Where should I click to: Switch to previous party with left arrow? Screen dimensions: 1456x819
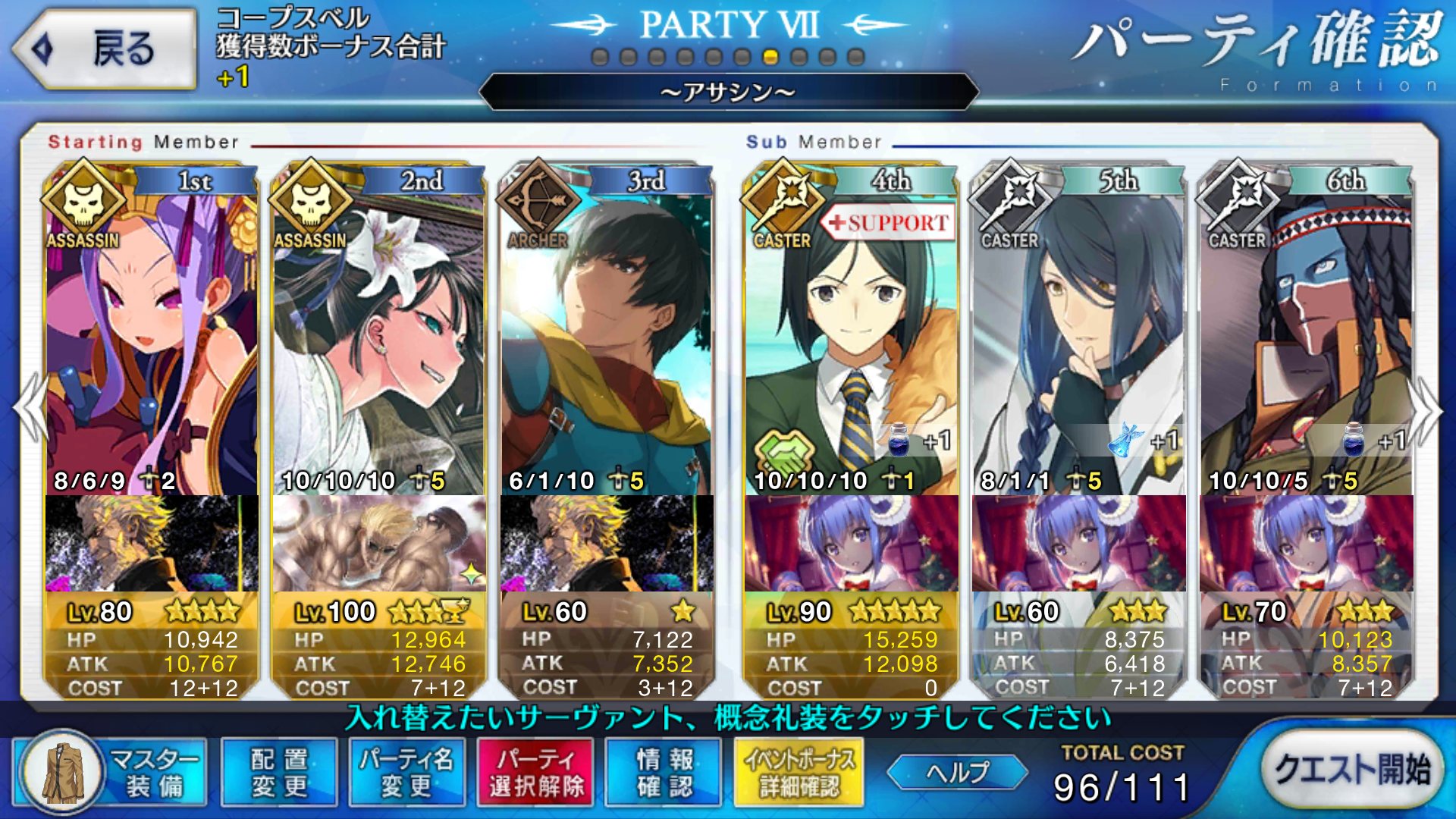click(x=29, y=409)
